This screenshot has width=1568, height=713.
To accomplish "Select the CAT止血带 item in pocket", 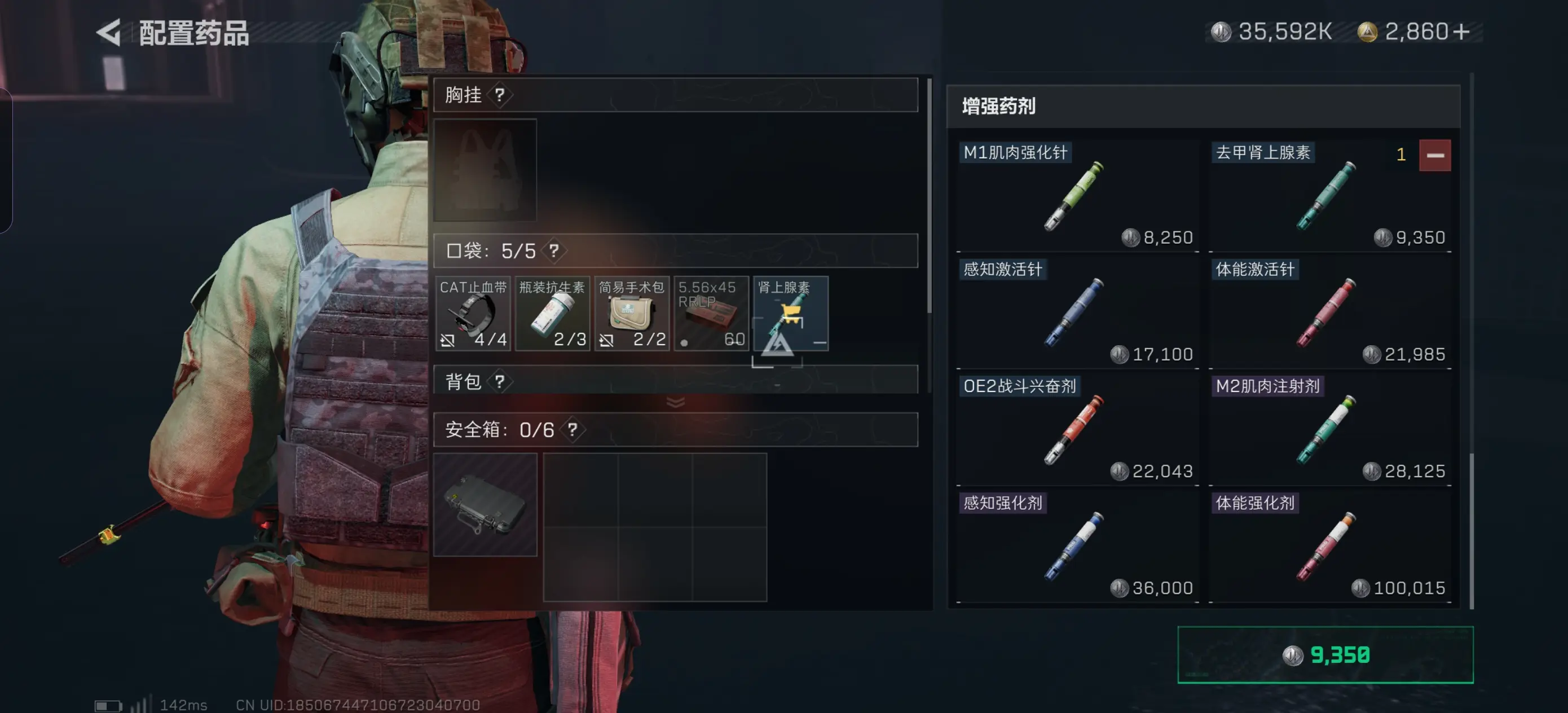I will (x=474, y=314).
